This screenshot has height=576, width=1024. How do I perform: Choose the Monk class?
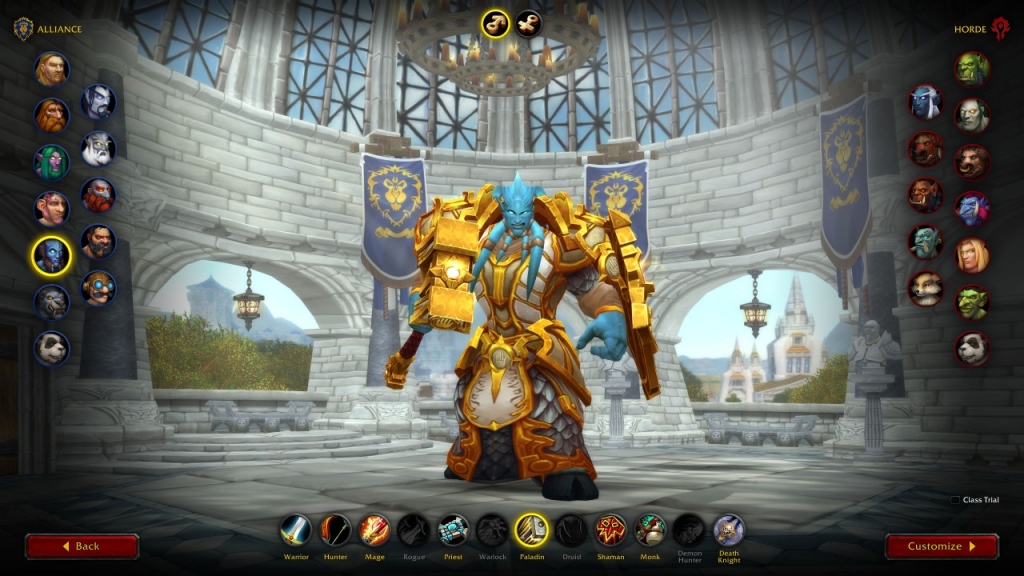650,530
